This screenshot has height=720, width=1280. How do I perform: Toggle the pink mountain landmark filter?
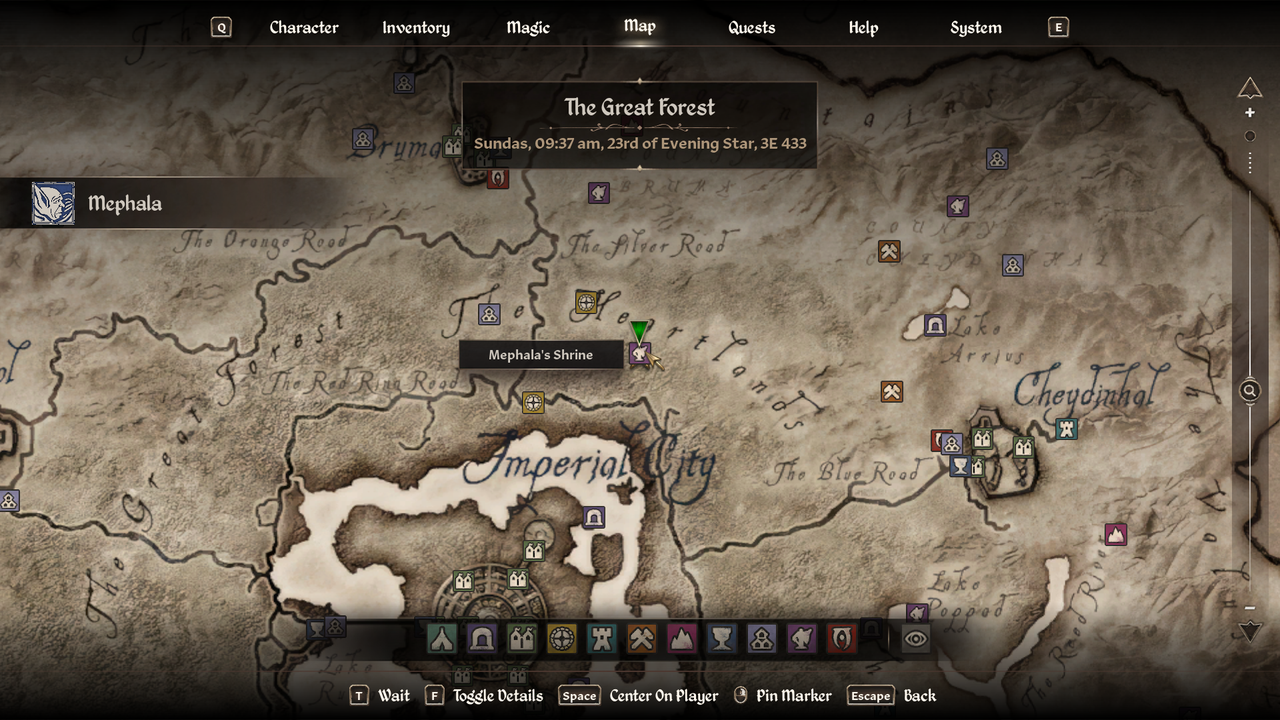click(x=681, y=638)
